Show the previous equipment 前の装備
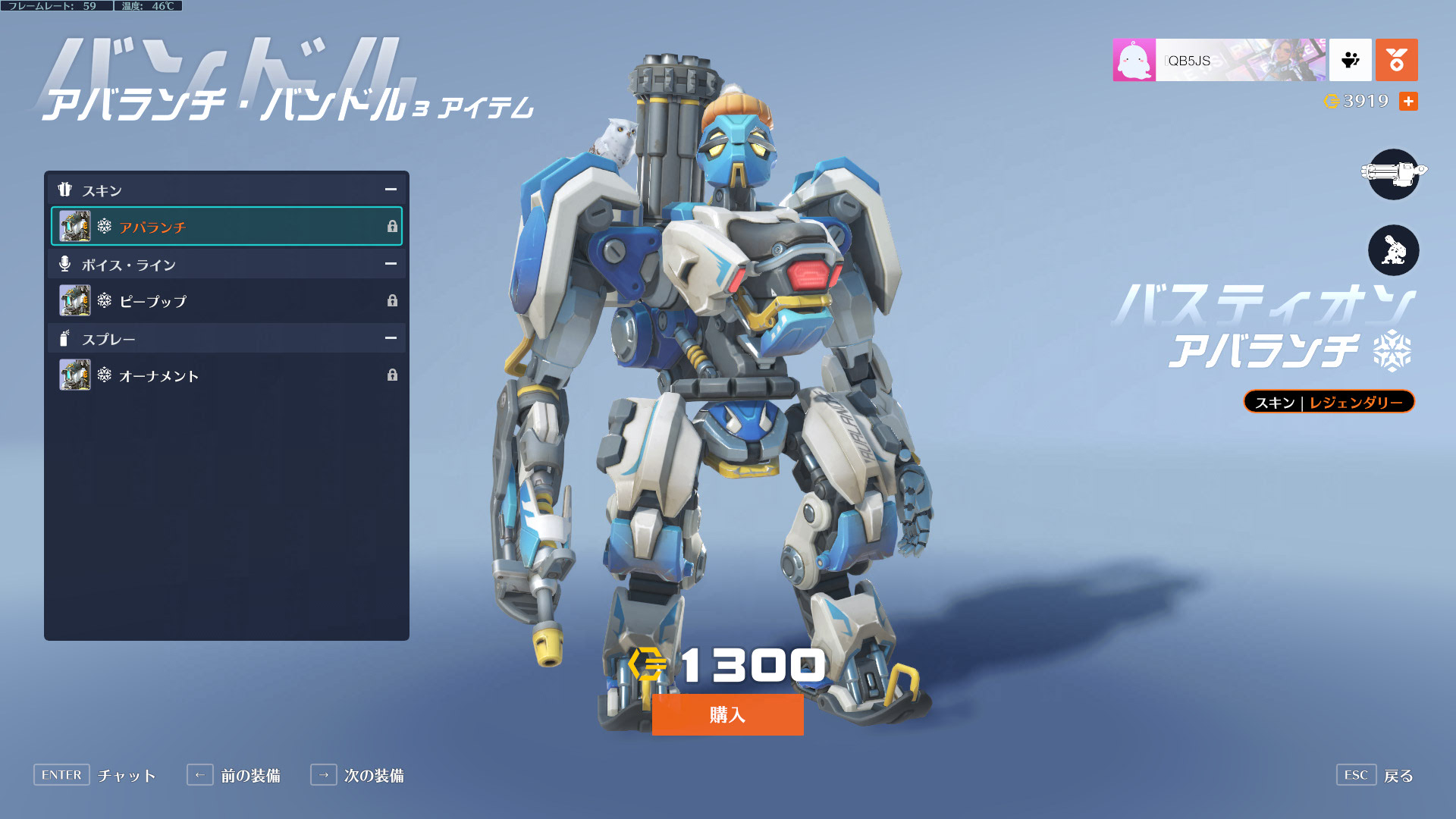 [234, 775]
